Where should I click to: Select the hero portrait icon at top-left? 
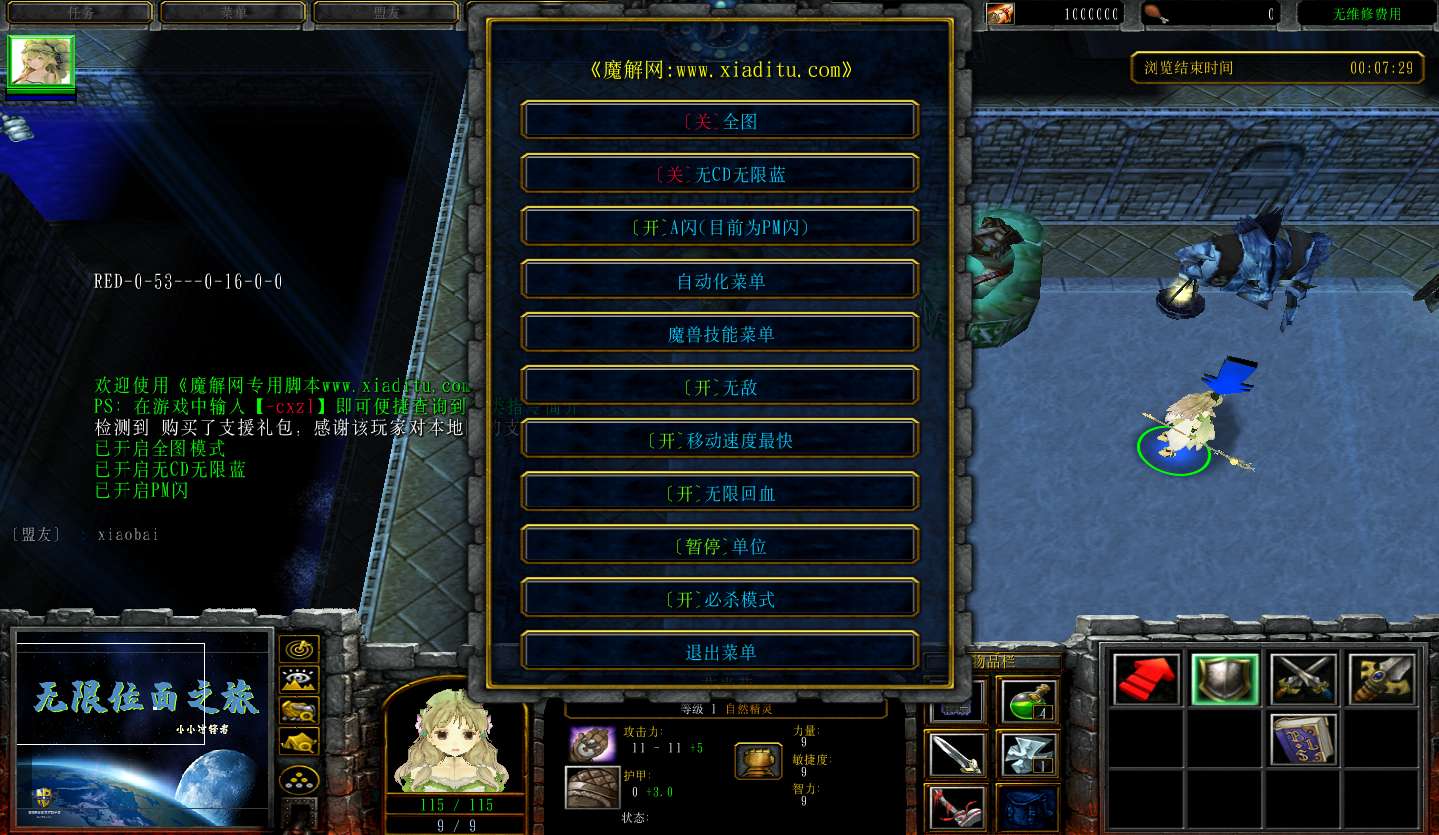[41, 63]
